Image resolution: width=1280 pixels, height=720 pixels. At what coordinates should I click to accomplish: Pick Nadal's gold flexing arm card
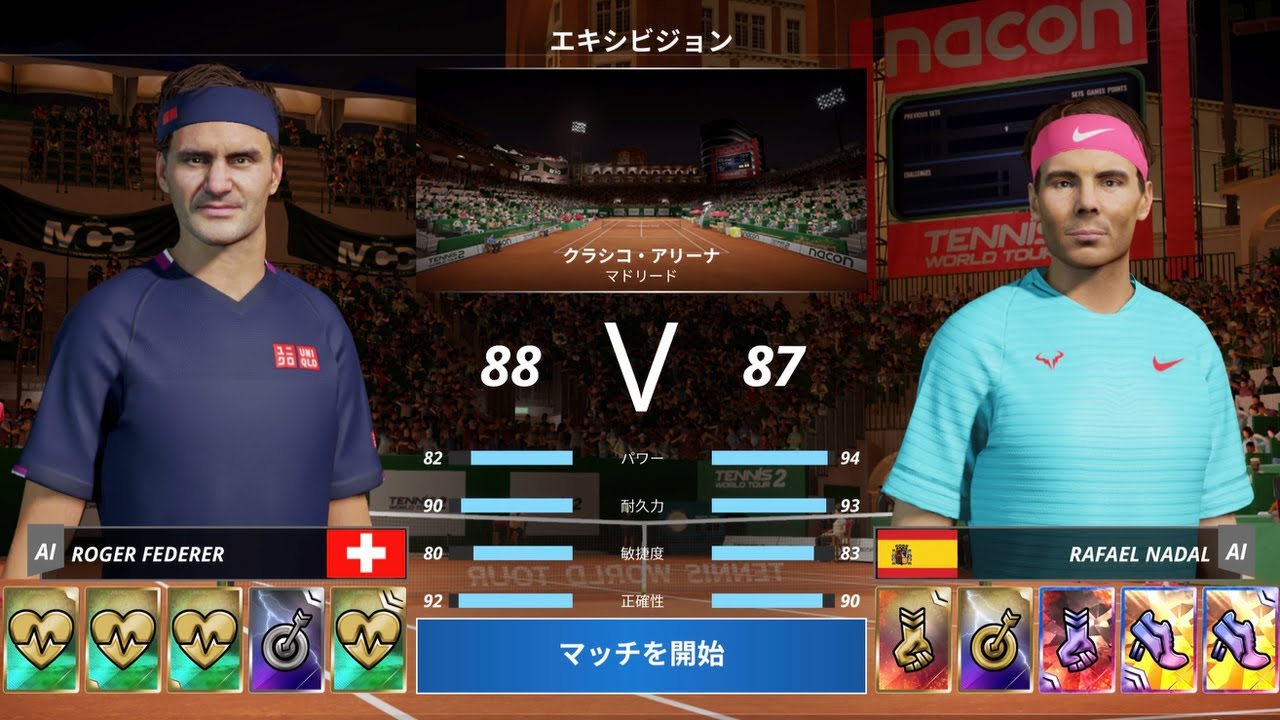tap(914, 638)
